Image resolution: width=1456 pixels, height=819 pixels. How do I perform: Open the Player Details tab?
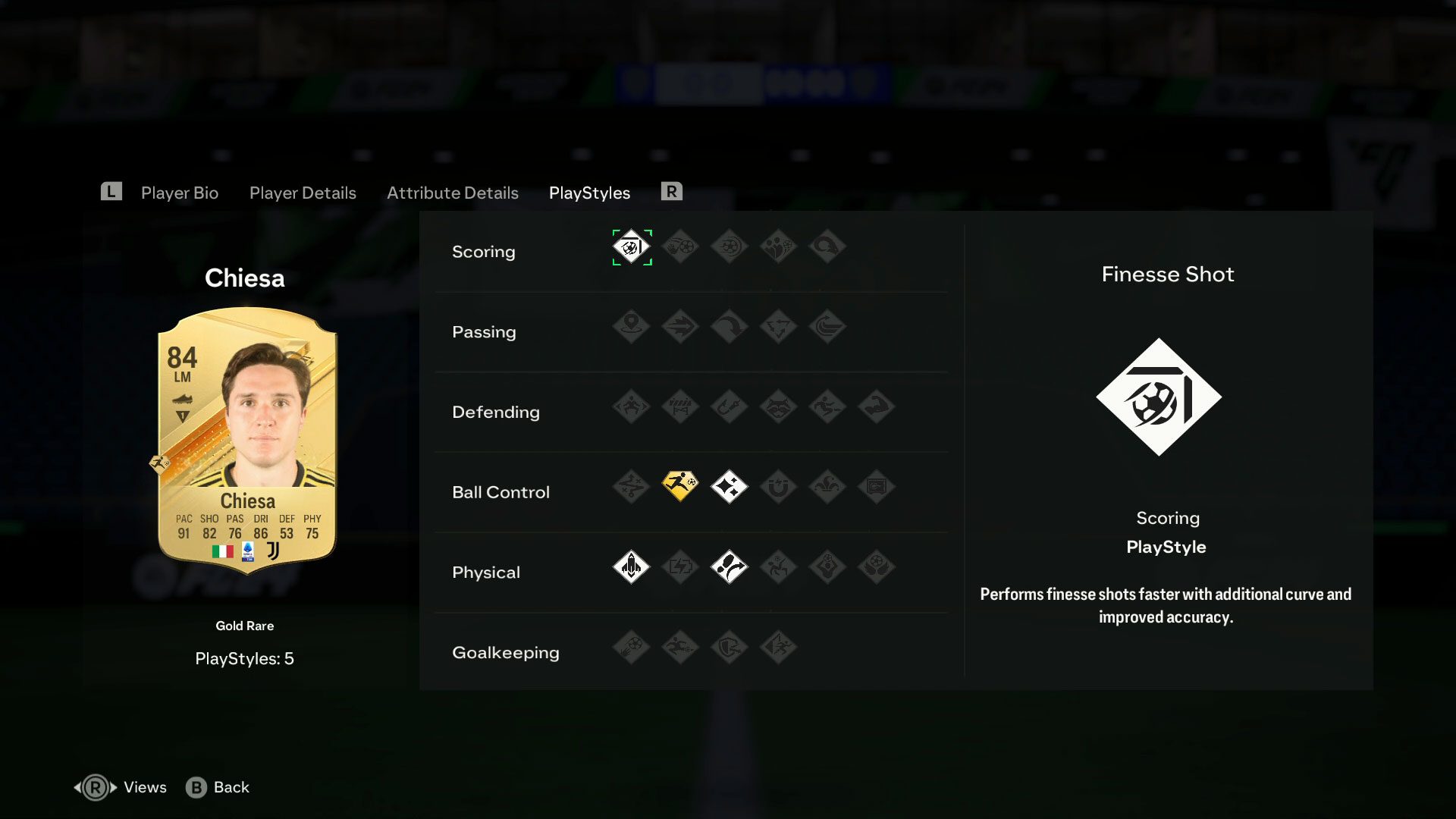[x=303, y=193]
